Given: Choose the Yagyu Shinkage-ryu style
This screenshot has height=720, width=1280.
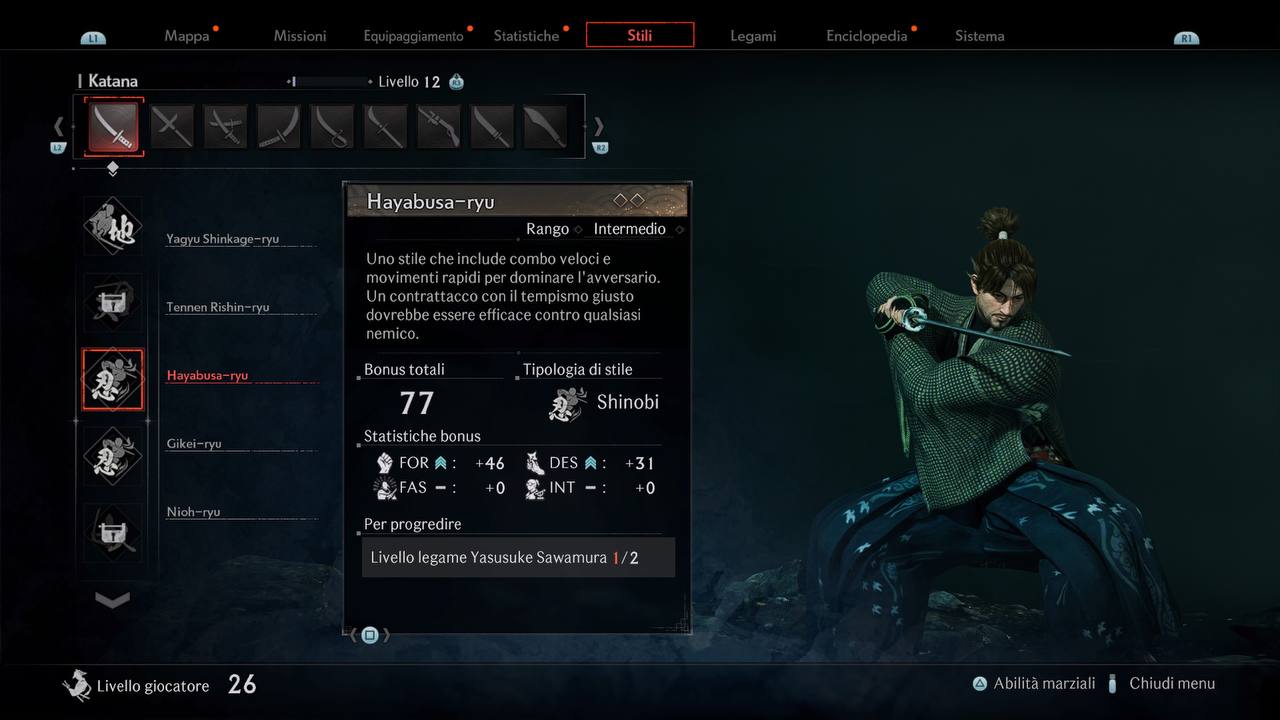Looking at the screenshot, I should point(222,239).
